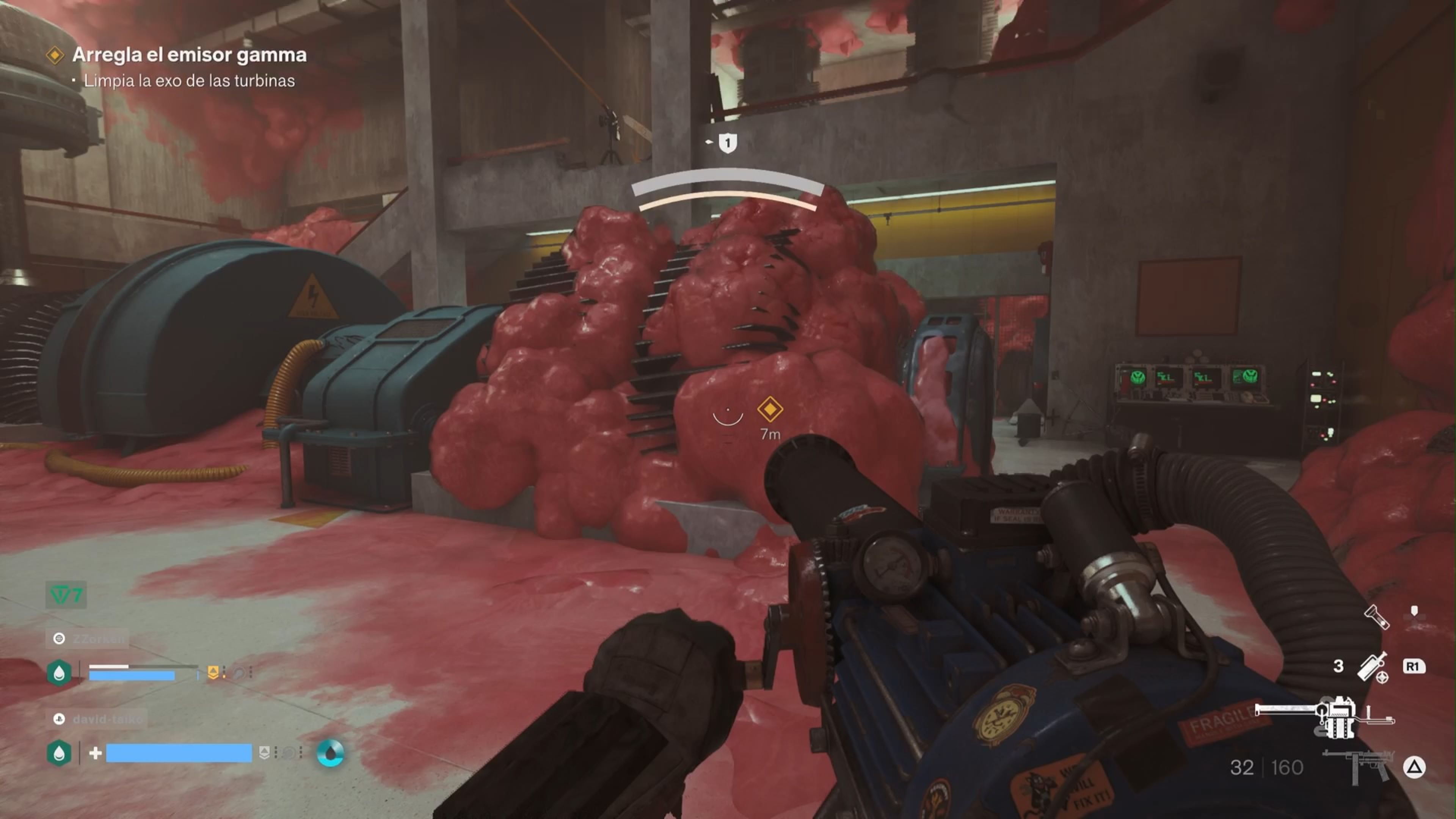This screenshot has height=819, width=1456.
Task: Toggle the flashlight icon in the bottom right
Action: [x=1377, y=617]
